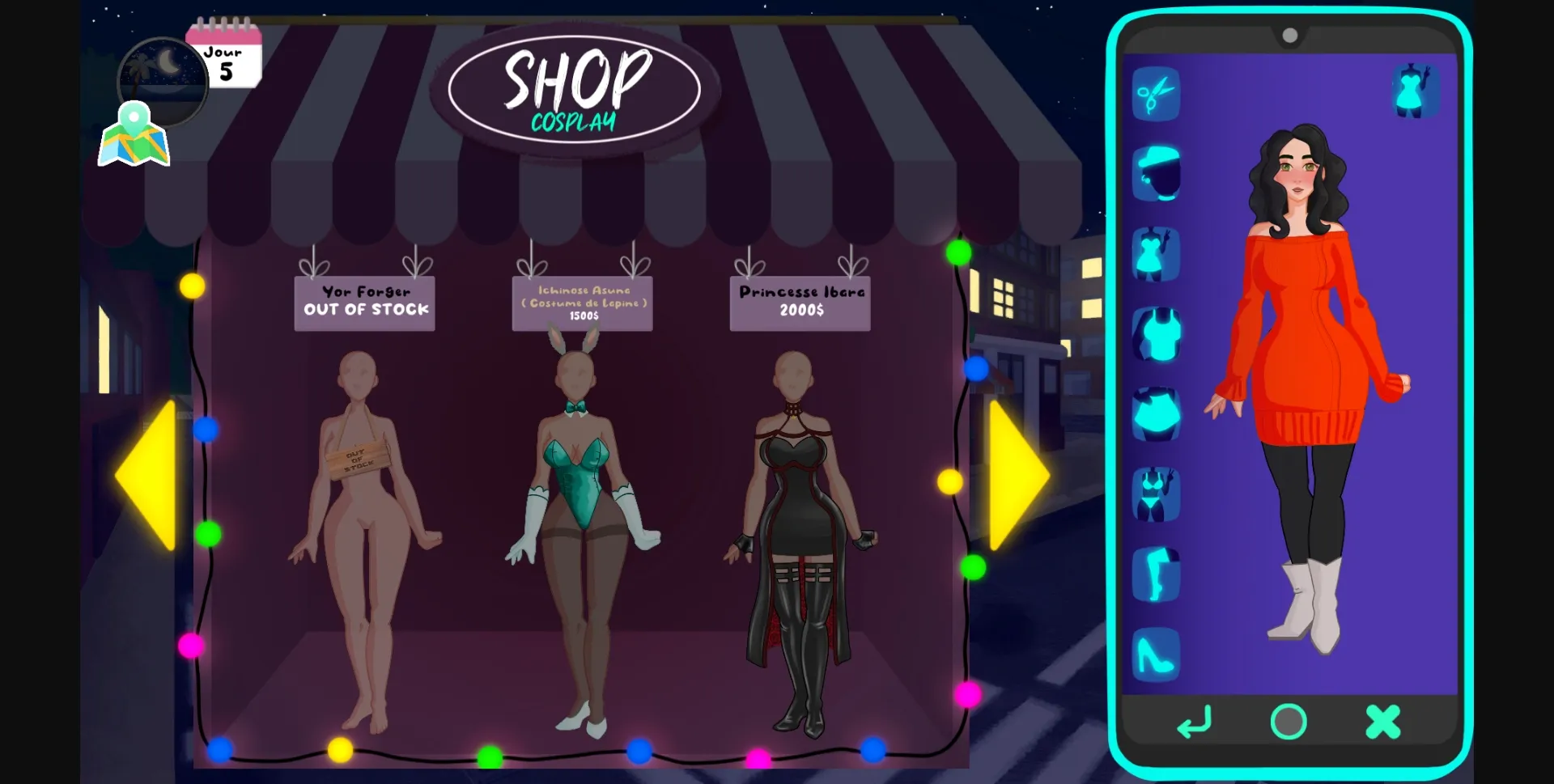Select the Princesse Ibara 2000$ costume
The height and width of the screenshot is (784, 1554).
800,302
